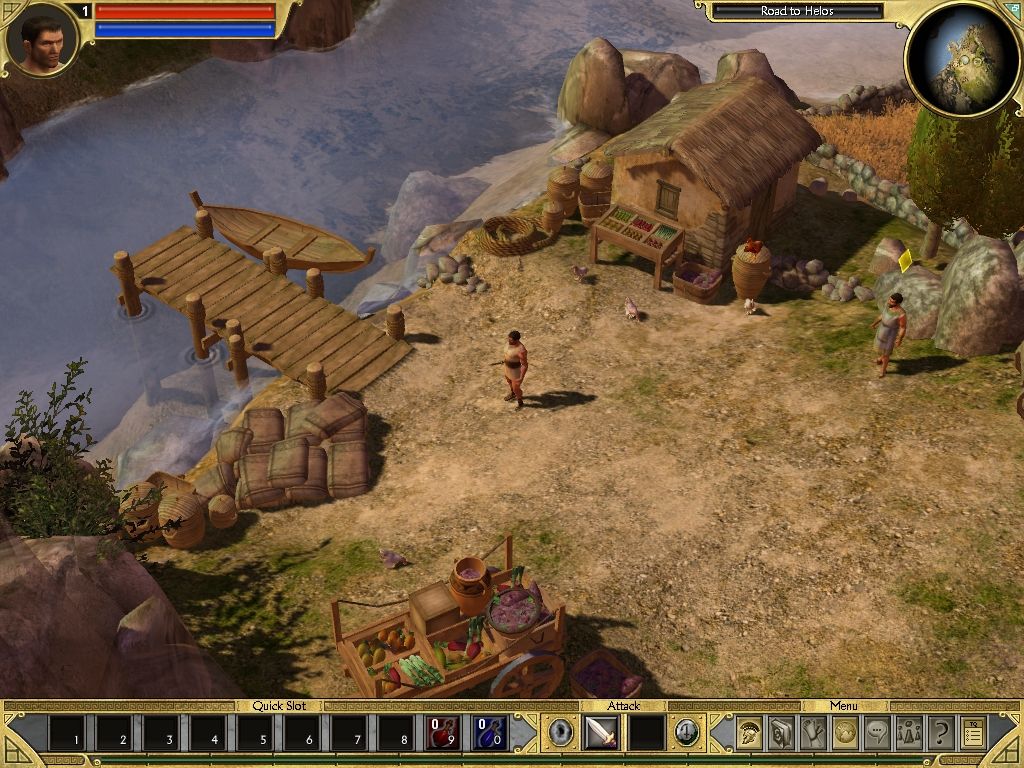The width and height of the screenshot is (1024, 768).
Task: Use the red health potion slot
Action: pos(444,733)
